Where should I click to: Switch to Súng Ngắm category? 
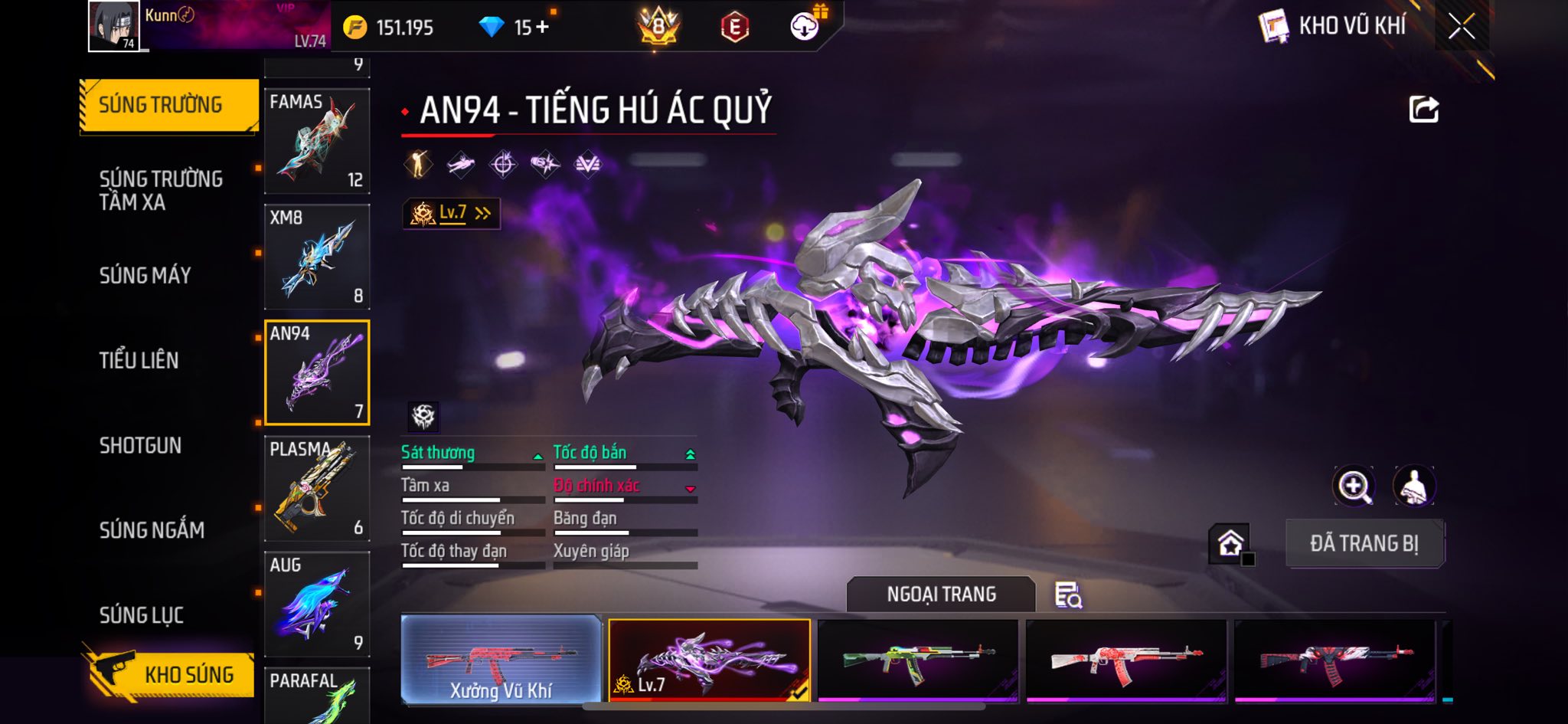coord(152,529)
